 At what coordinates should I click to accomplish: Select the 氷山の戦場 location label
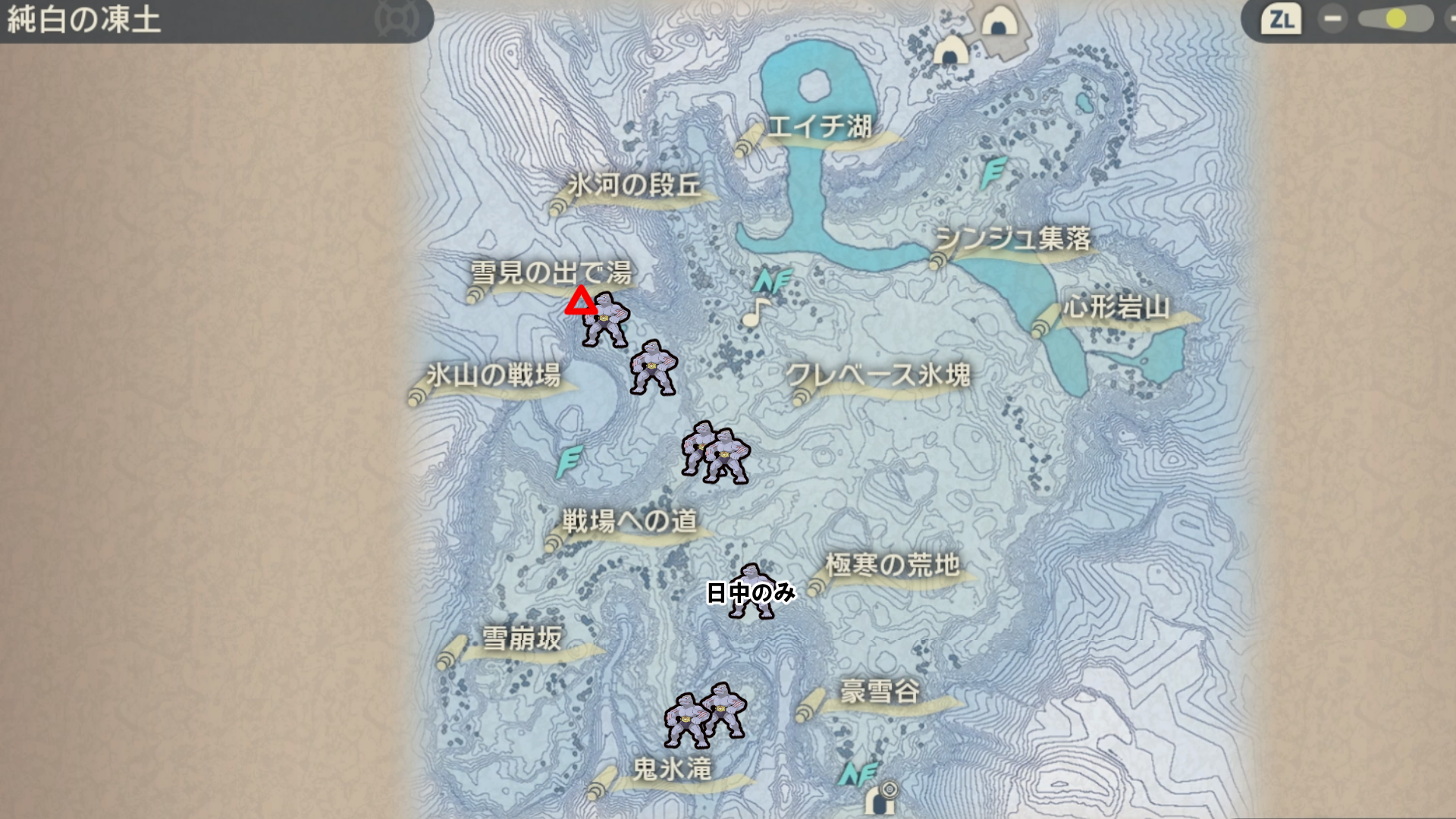[x=493, y=375]
